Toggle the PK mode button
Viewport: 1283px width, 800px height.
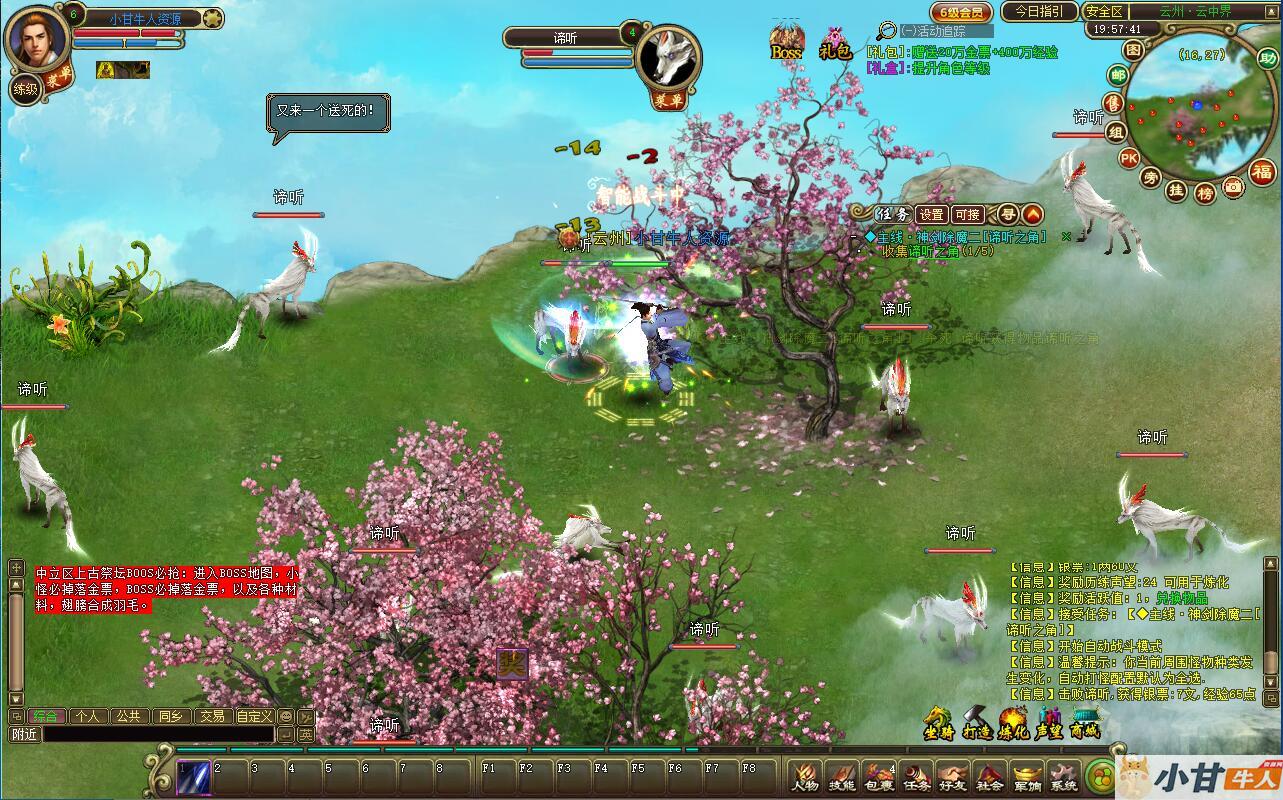coord(1129,157)
